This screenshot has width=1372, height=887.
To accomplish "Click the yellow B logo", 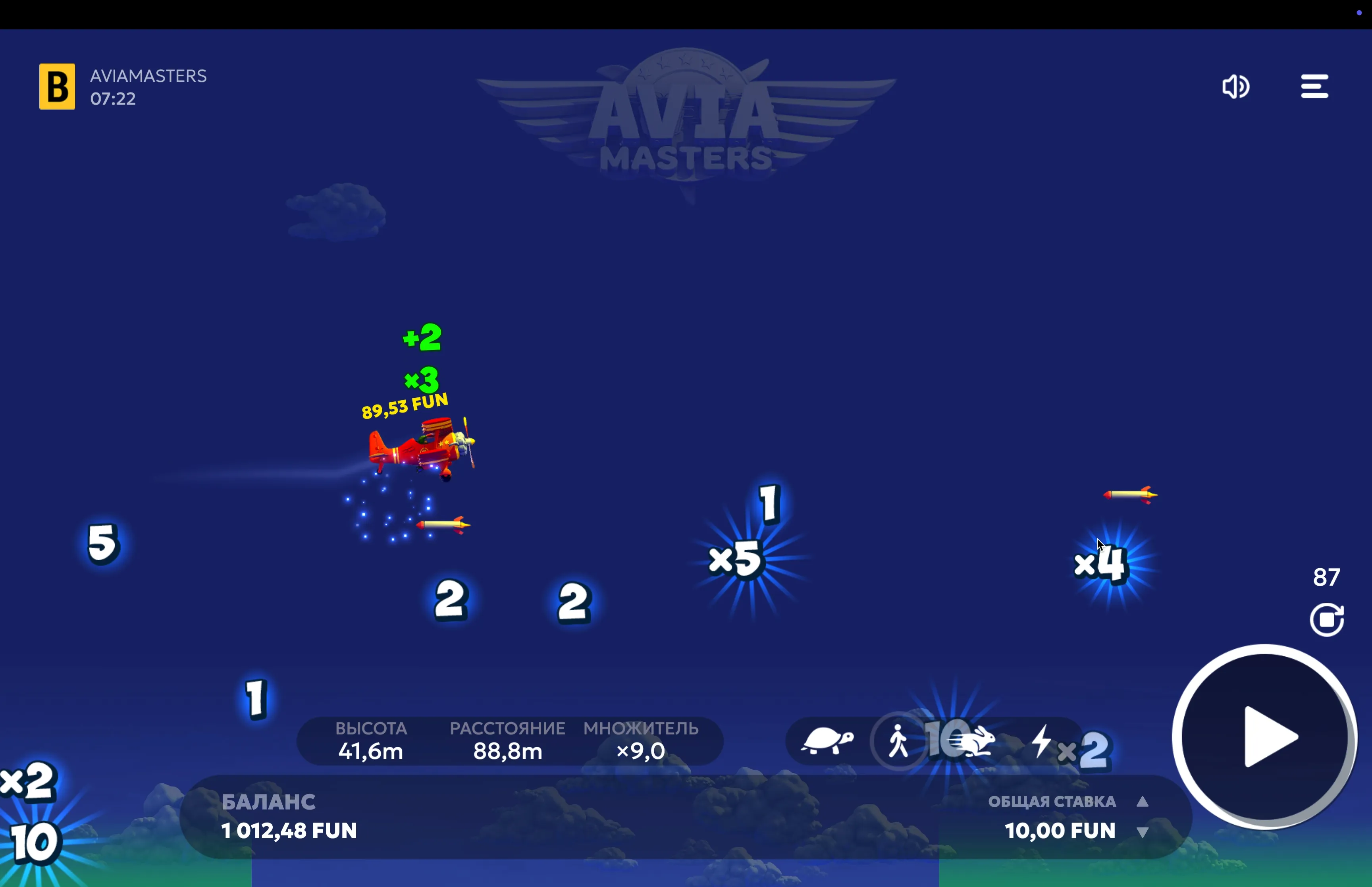I will [x=57, y=87].
